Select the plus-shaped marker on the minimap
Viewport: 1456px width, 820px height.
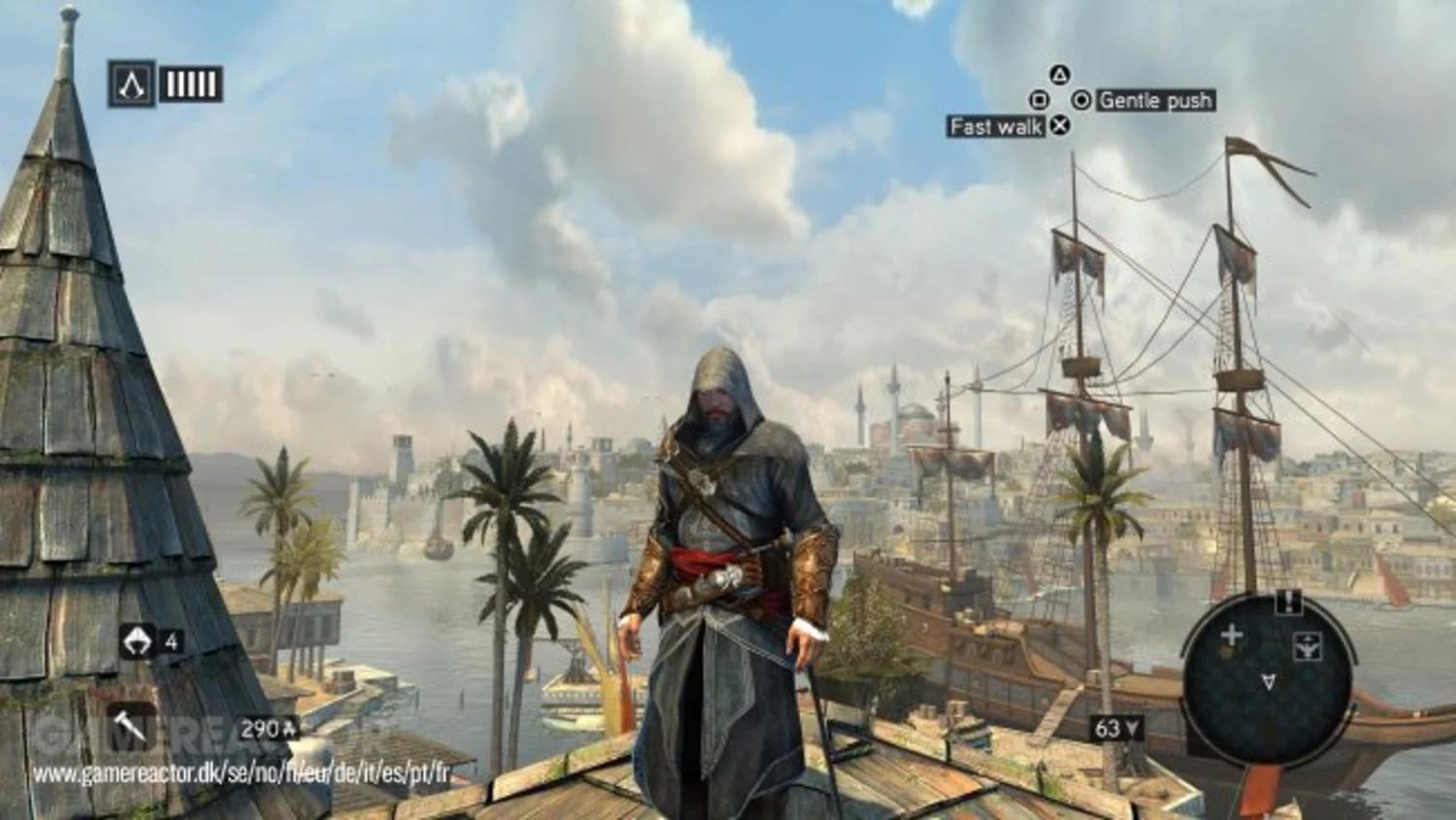(x=1231, y=636)
